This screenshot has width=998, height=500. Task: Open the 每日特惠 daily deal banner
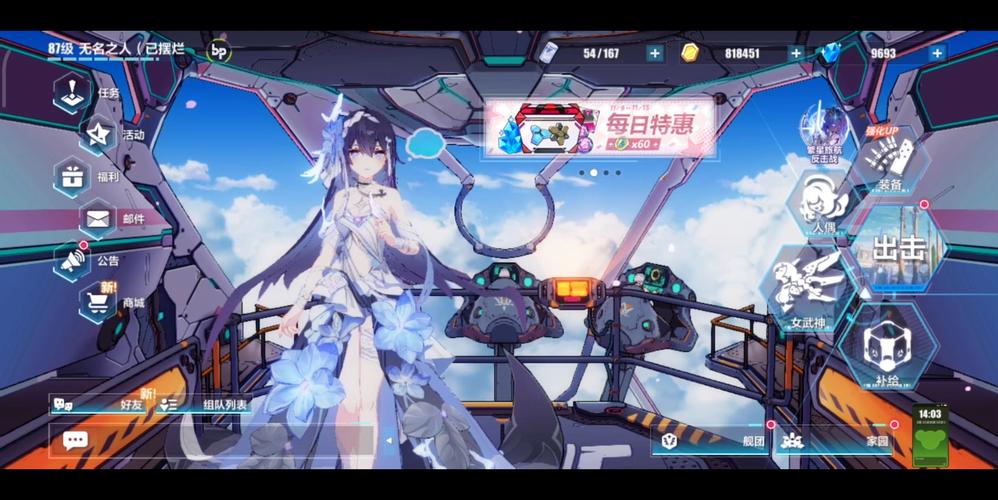coord(600,128)
